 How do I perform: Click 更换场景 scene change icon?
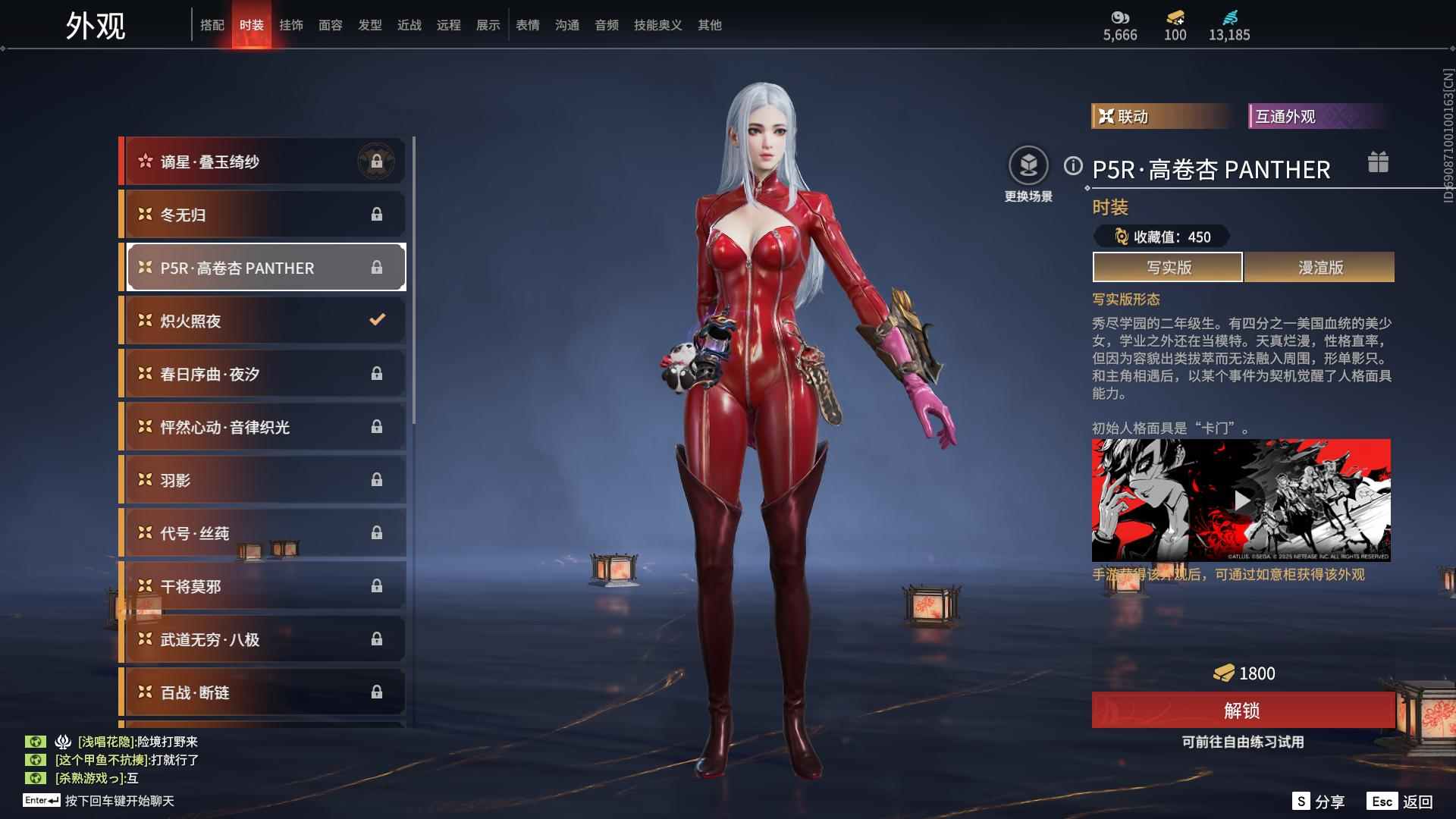click(1028, 166)
